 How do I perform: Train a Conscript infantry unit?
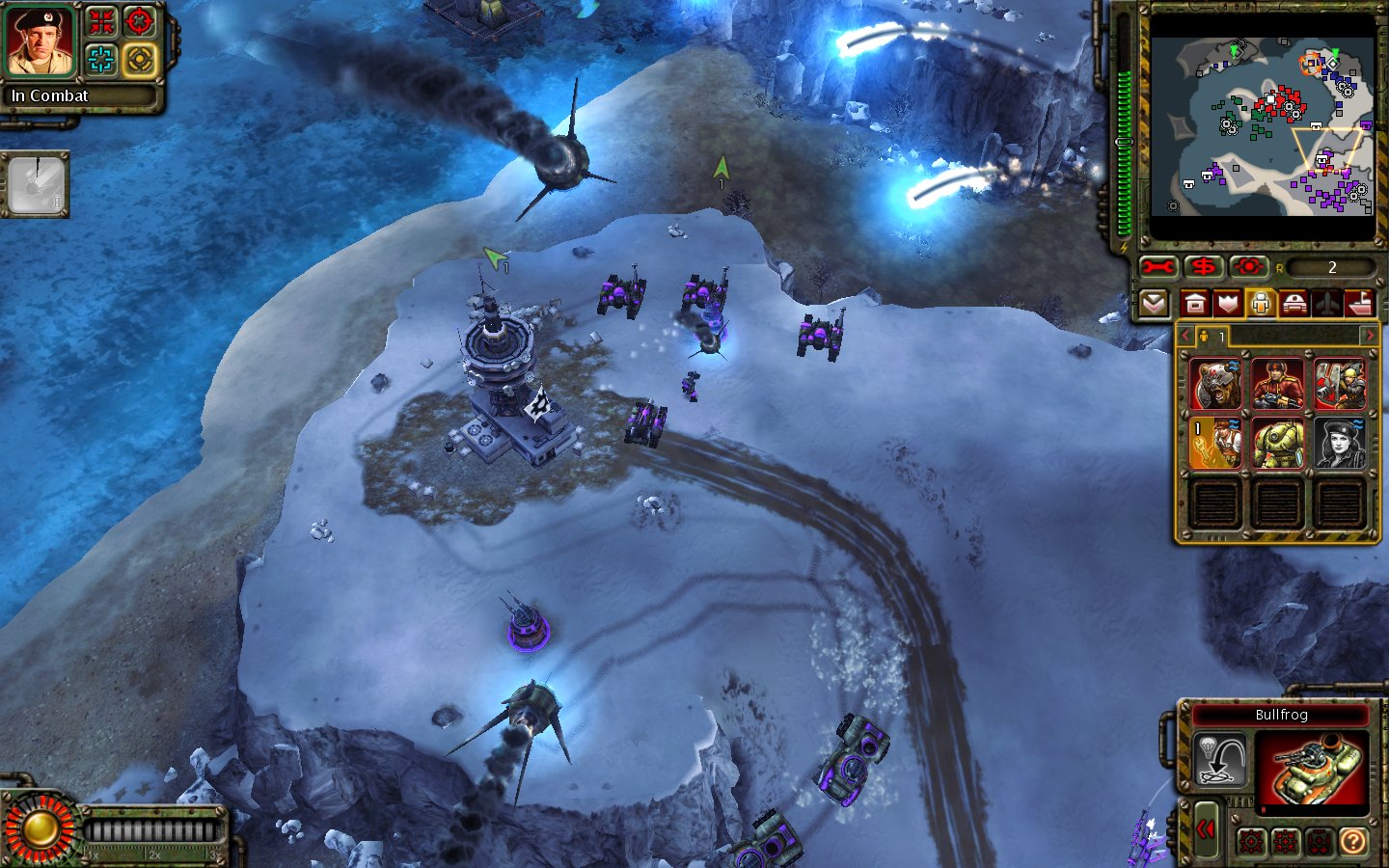click(1277, 385)
